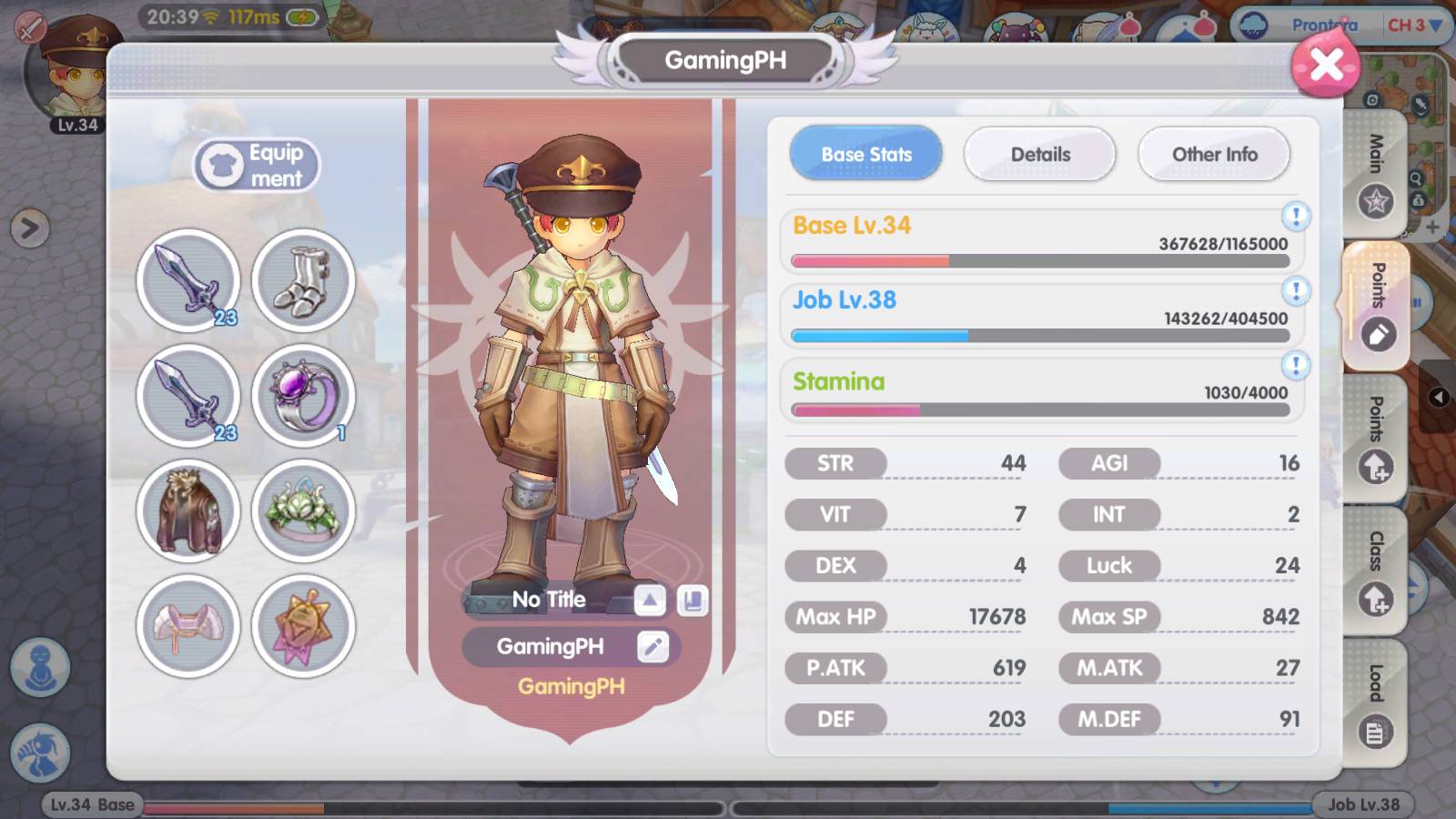Viewport: 1456px width, 819px height.
Task: Edit the name GamingPH with the pencil button
Action: click(x=652, y=647)
